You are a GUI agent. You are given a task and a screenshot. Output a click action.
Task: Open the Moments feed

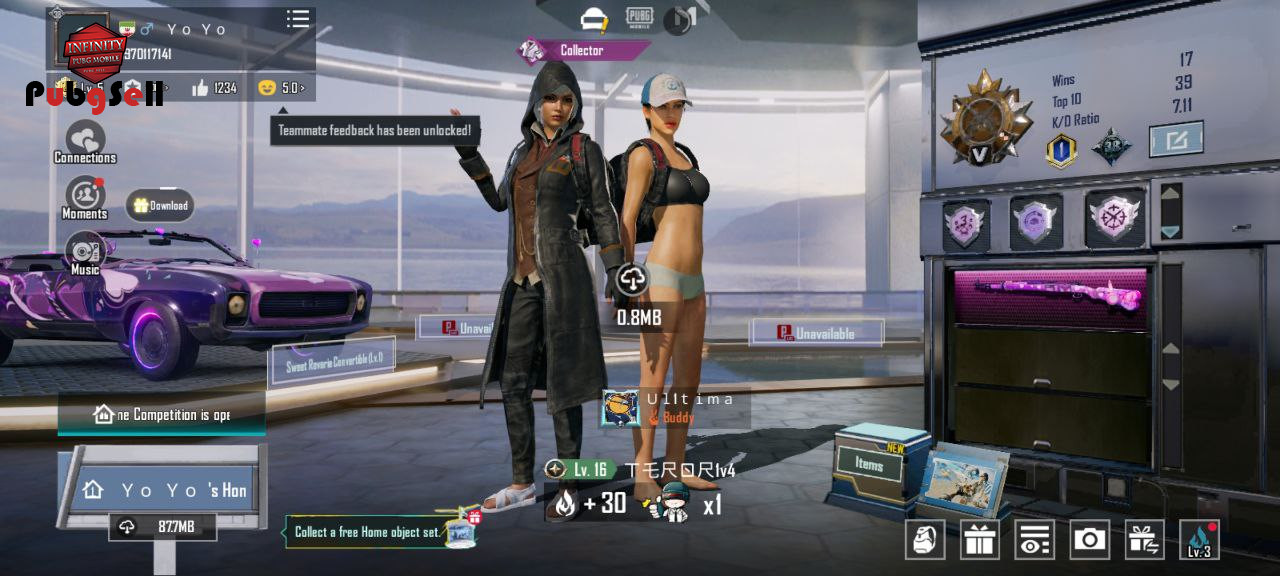pos(85,197)
